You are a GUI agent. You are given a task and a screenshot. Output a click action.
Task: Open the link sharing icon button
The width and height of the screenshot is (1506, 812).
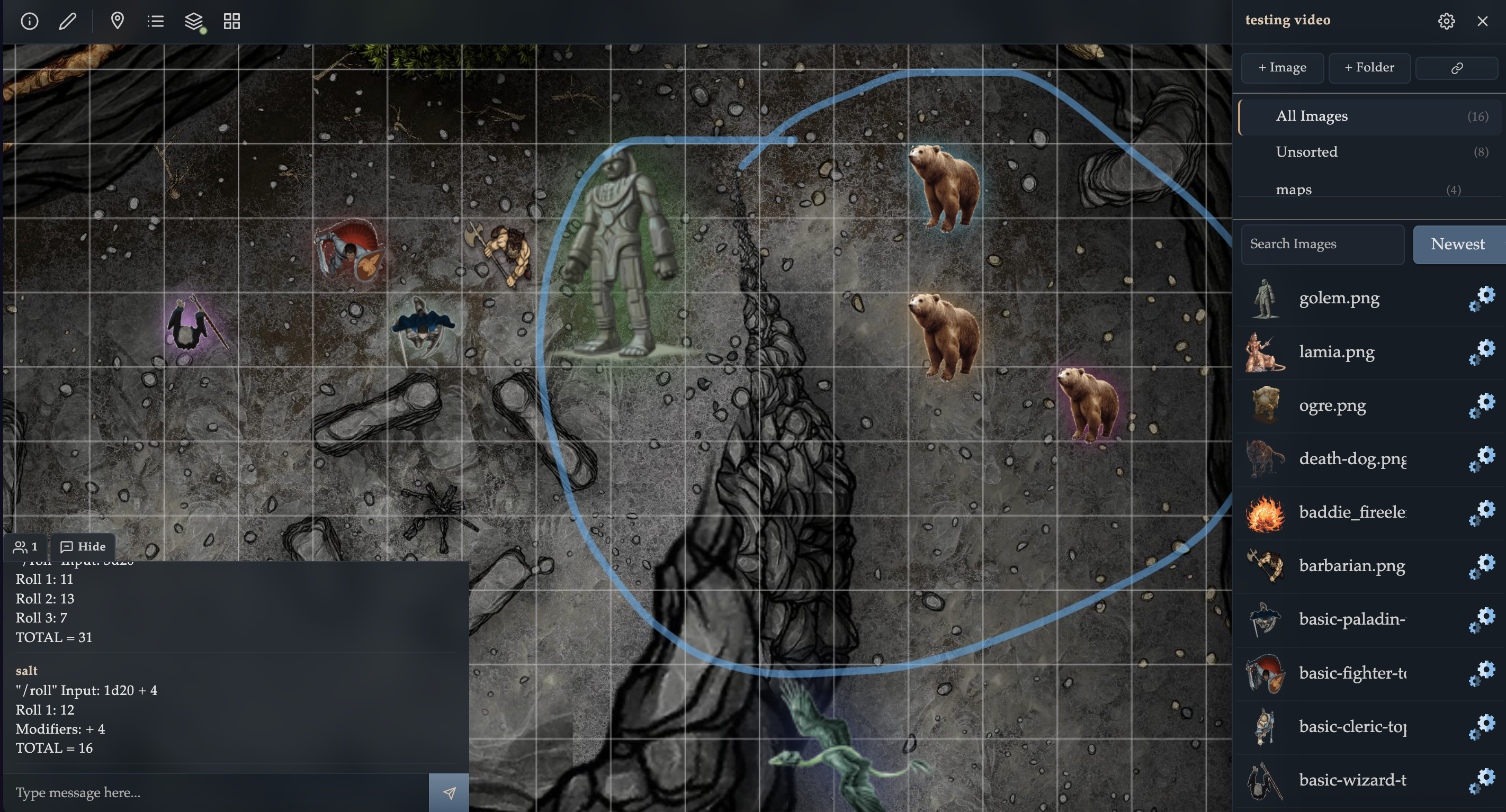click(x=1456, y=68)
